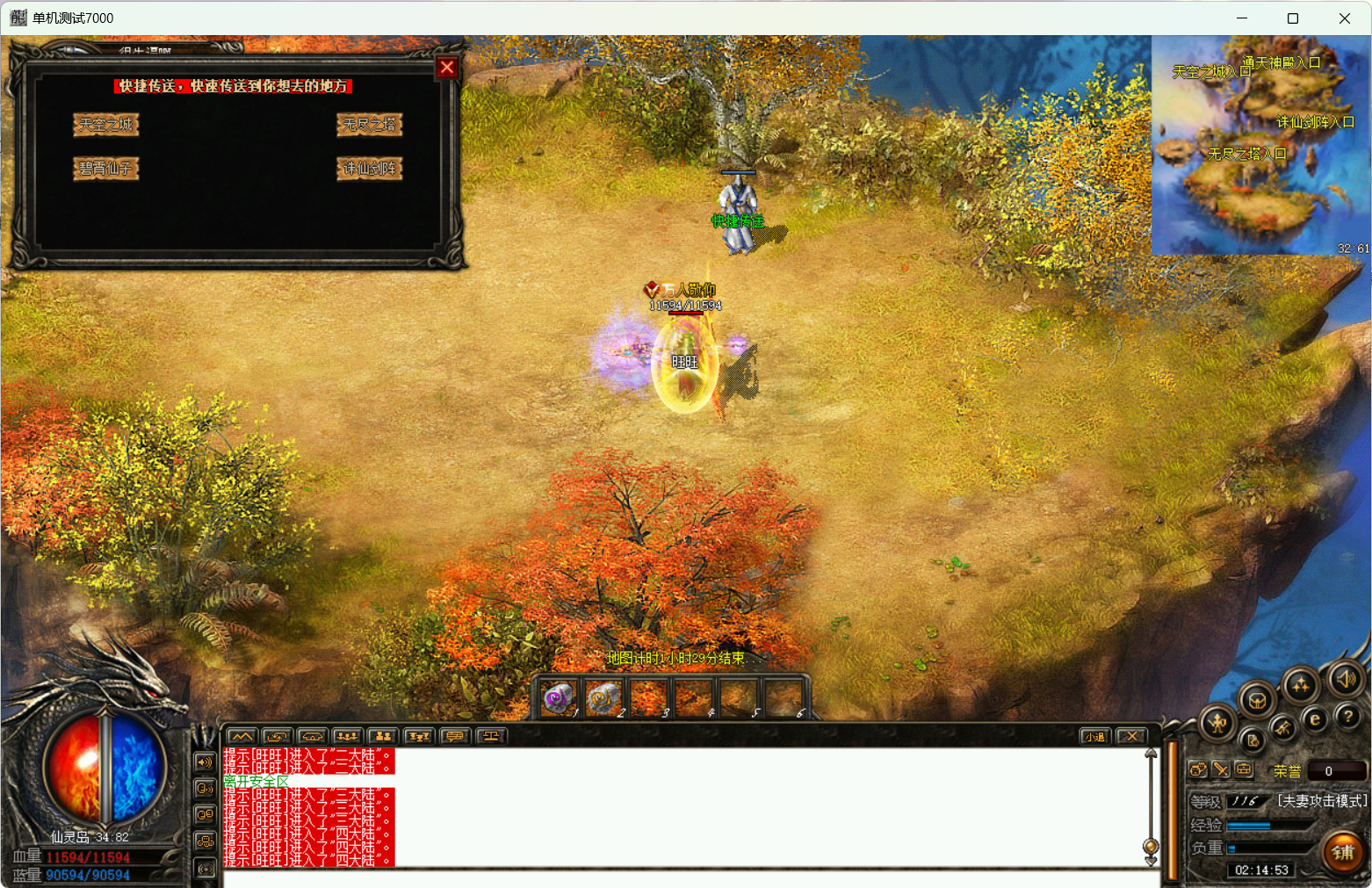Click the sword icon beside 荣誉
Viewport: 1372px width, 888px height.
coord(1221,770)
